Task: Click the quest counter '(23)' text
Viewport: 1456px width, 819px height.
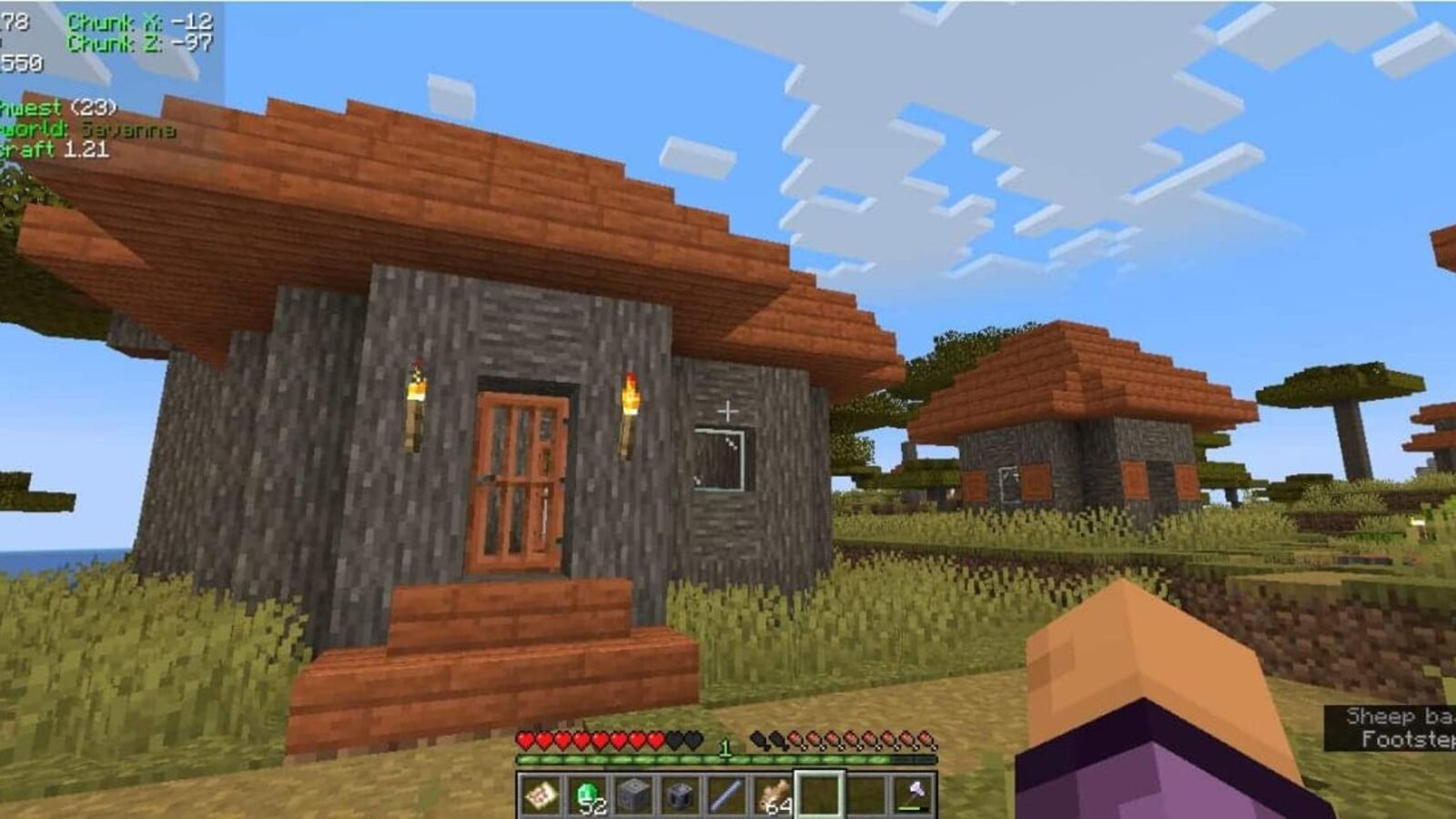Action: click(96, 106)
